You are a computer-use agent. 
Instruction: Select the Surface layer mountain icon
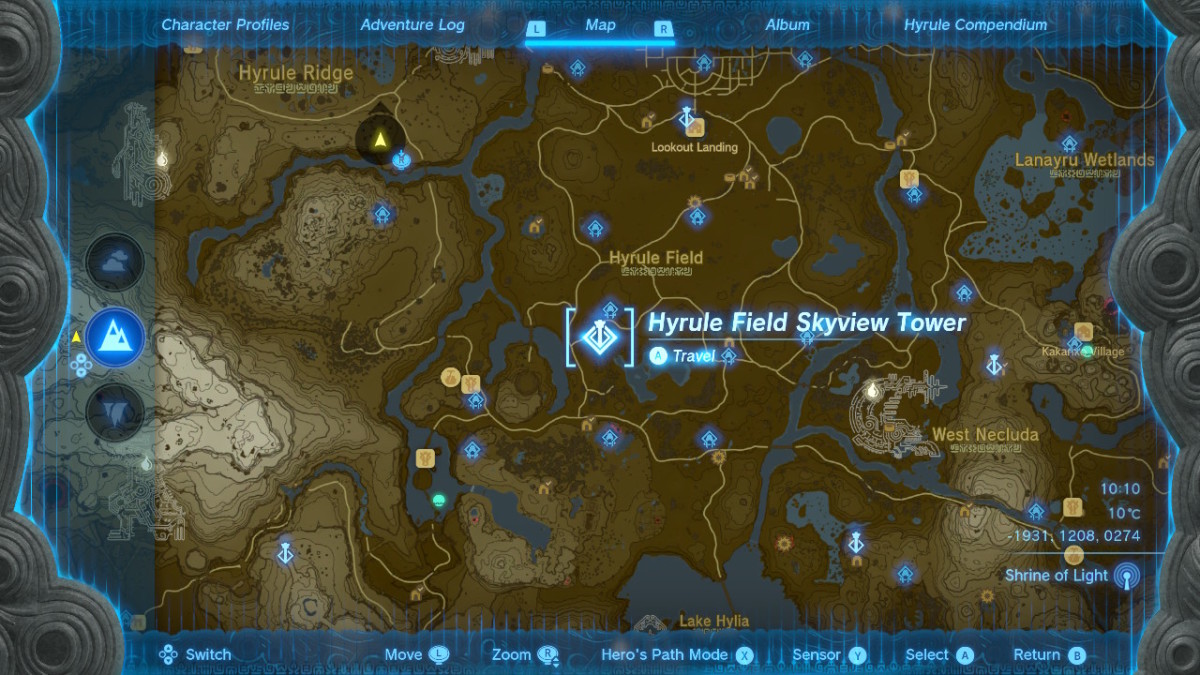point(115,337)
